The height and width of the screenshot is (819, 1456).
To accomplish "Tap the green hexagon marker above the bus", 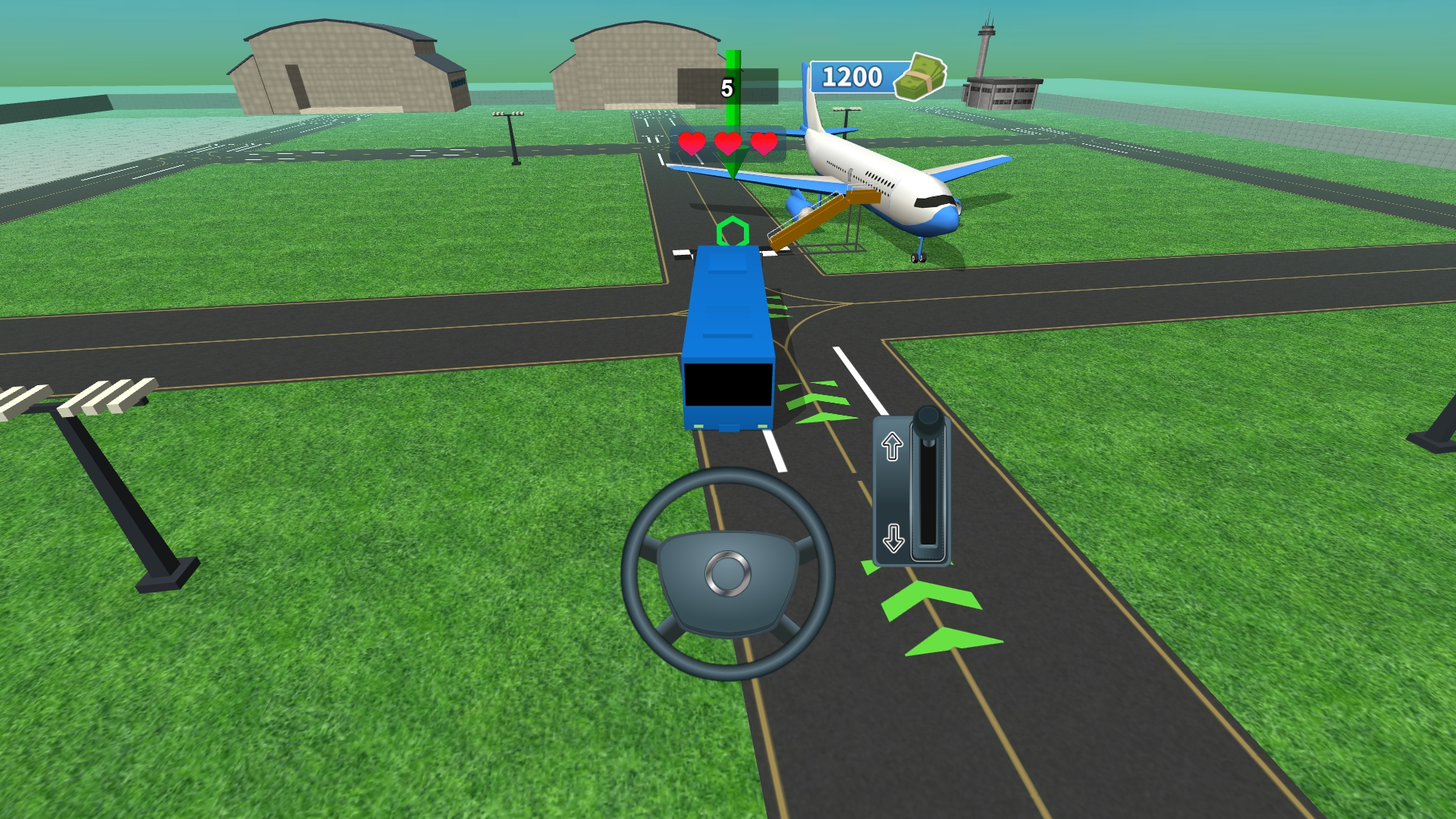I will coord(733,230).
